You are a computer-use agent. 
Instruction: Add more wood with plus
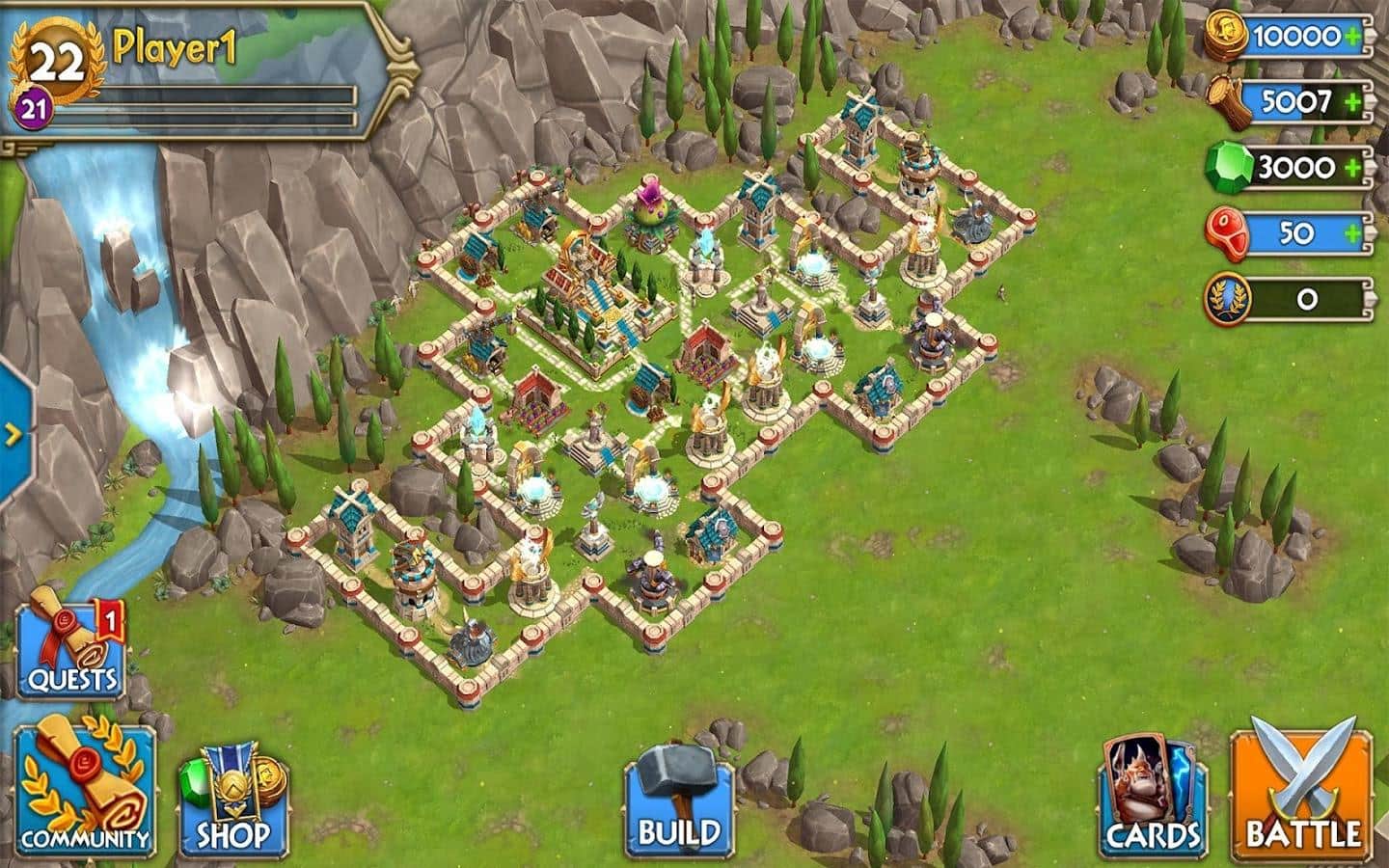coord(1354,101)
